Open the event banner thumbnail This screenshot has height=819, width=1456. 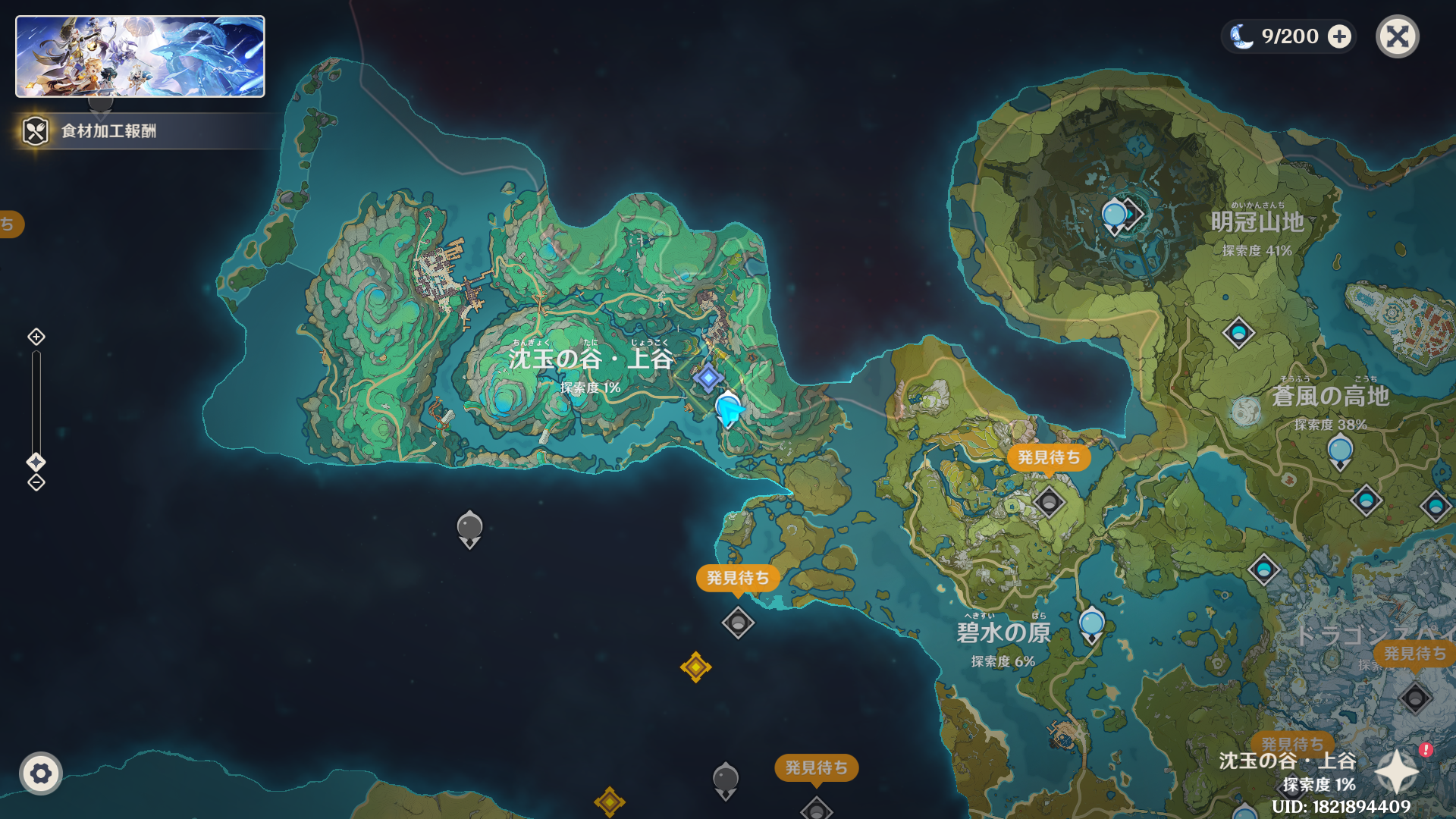pos(140,57)
